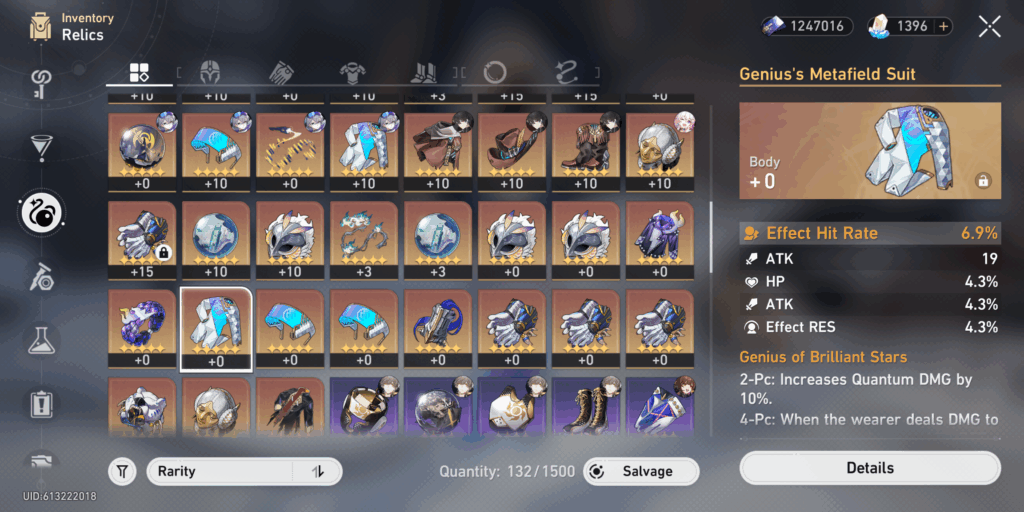Toggle the sort order arrows
The width and height of the screenshot is (1024, 512).
(318, 471)
